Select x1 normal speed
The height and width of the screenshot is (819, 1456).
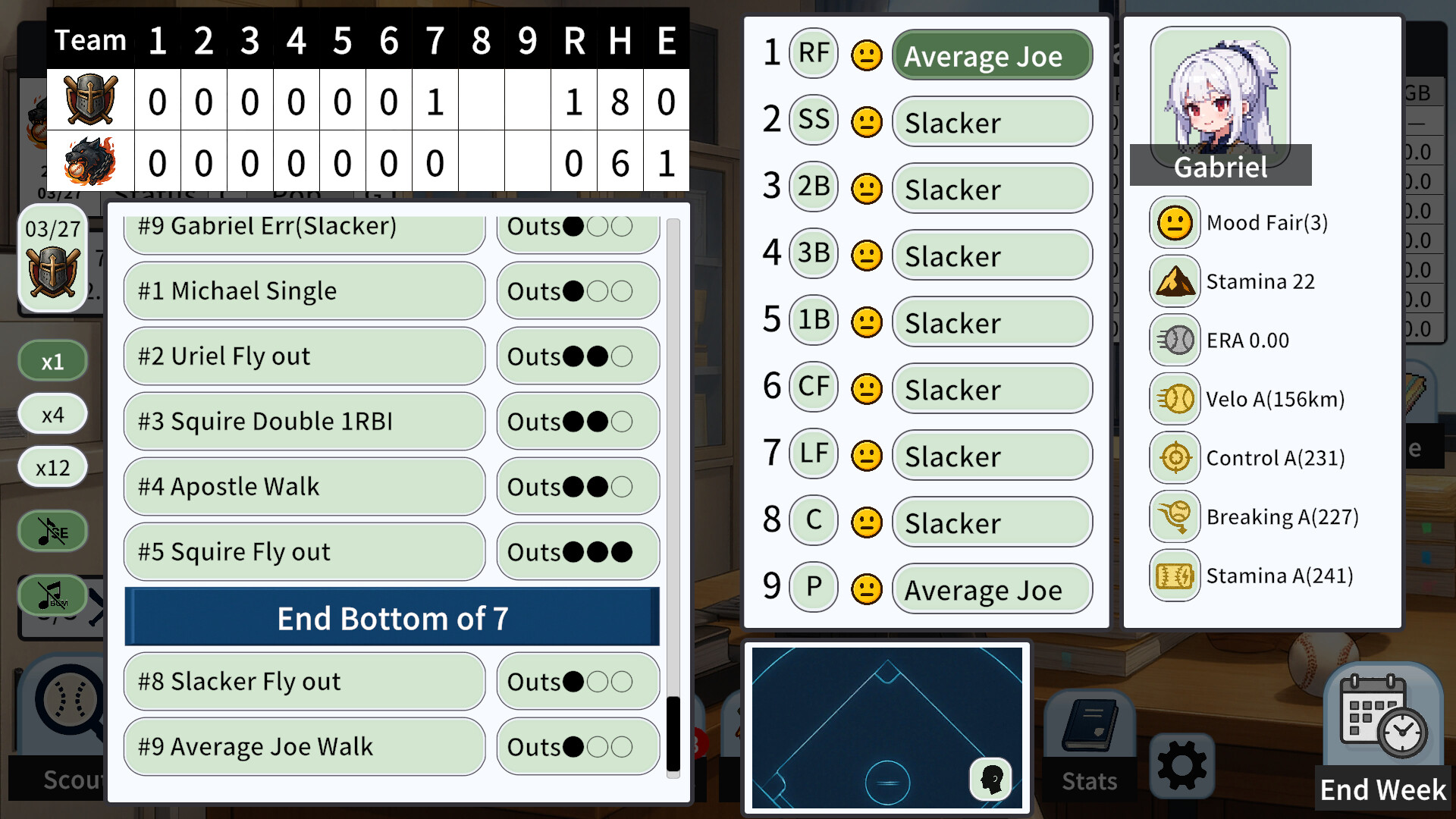52,360
